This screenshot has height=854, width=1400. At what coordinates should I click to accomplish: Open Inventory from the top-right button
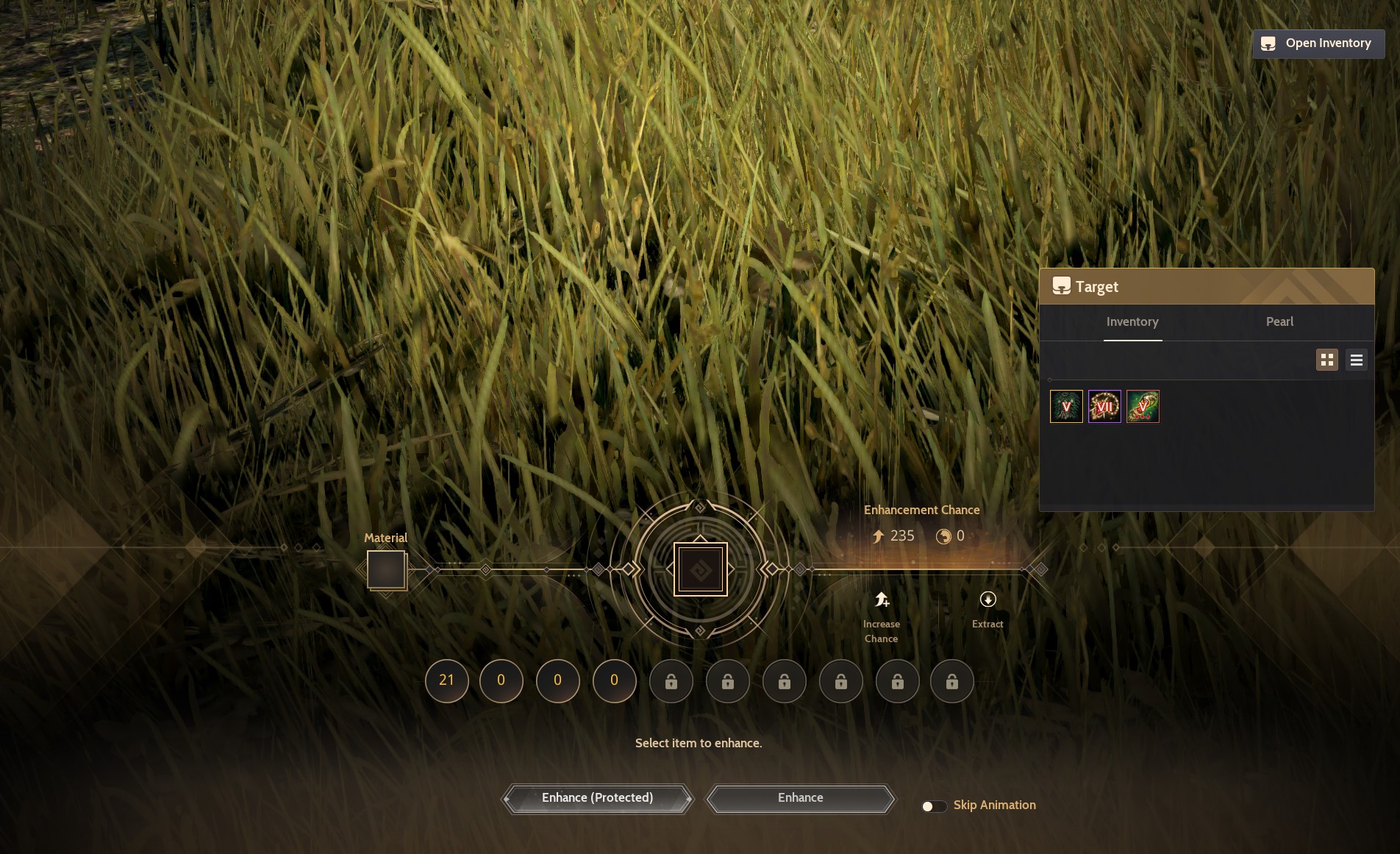(x=1318, y=43)
